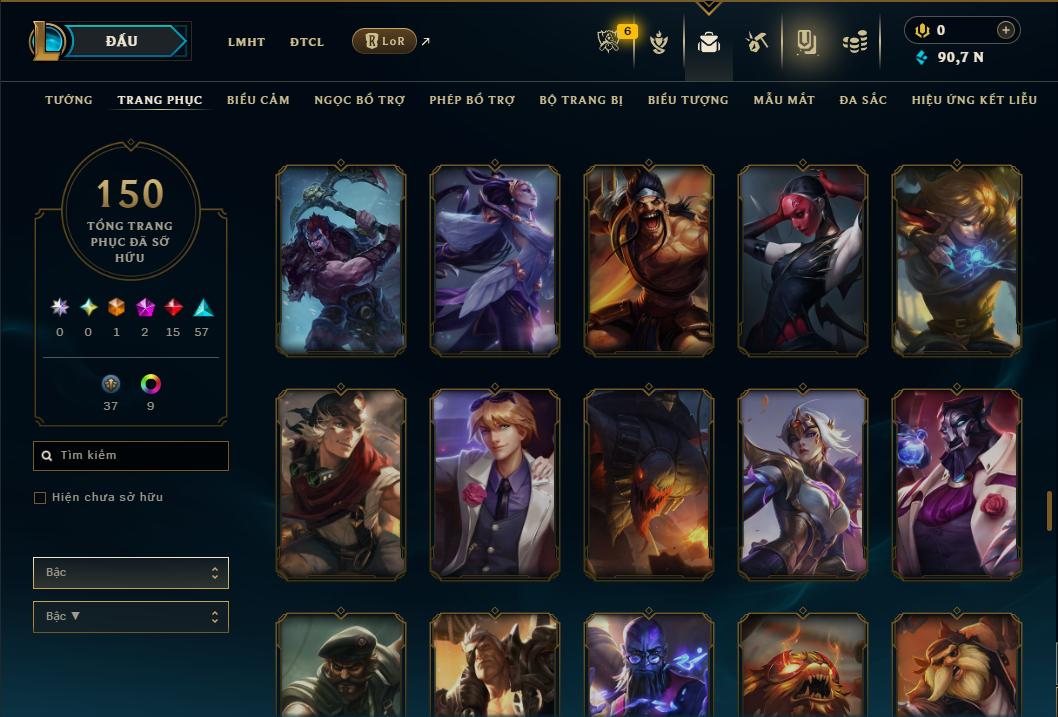1058x717 pixels.
Task: Open the LMHT section
Action: [246, 42]
